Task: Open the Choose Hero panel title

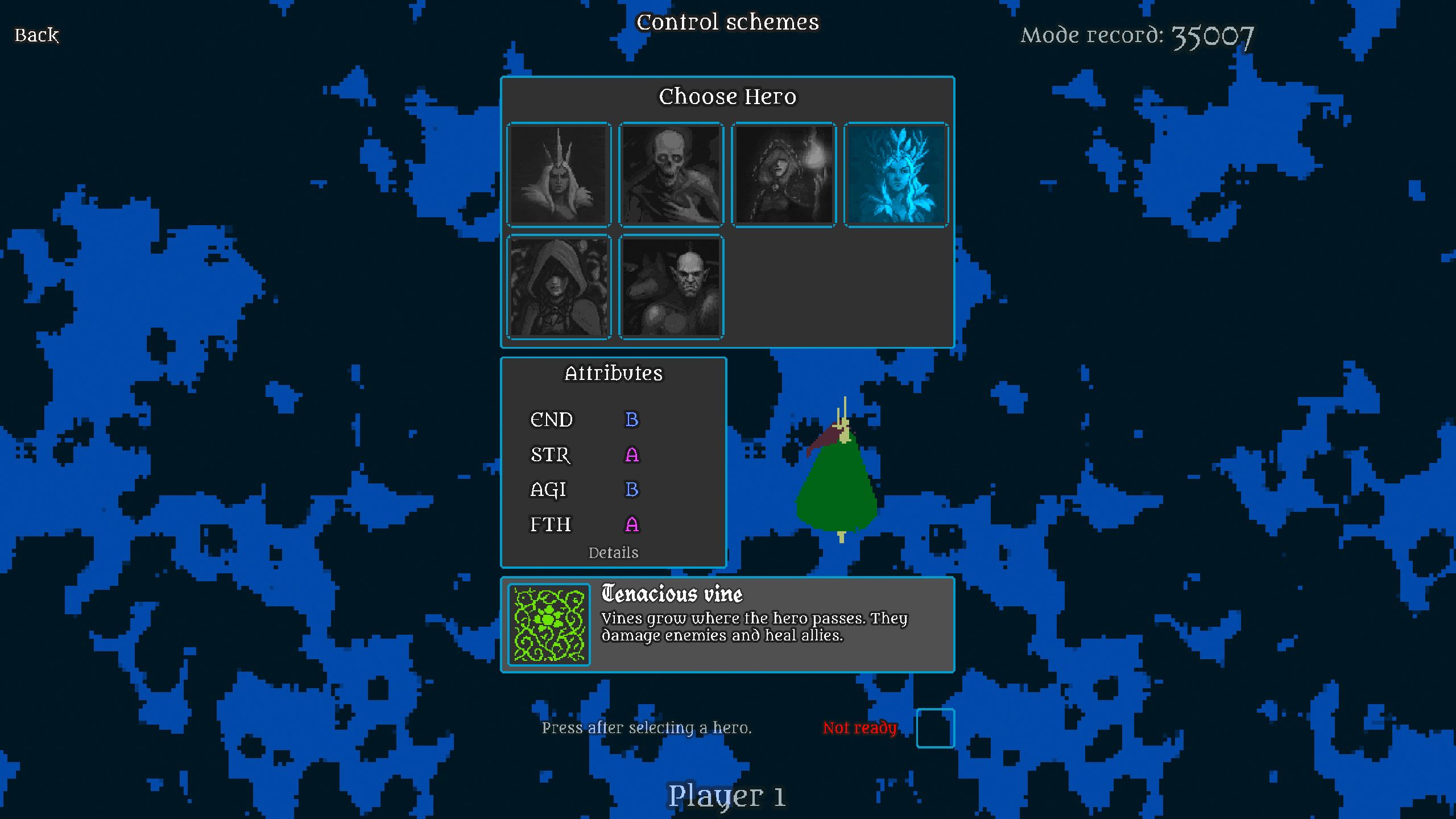Action: [x=728, y=96]
